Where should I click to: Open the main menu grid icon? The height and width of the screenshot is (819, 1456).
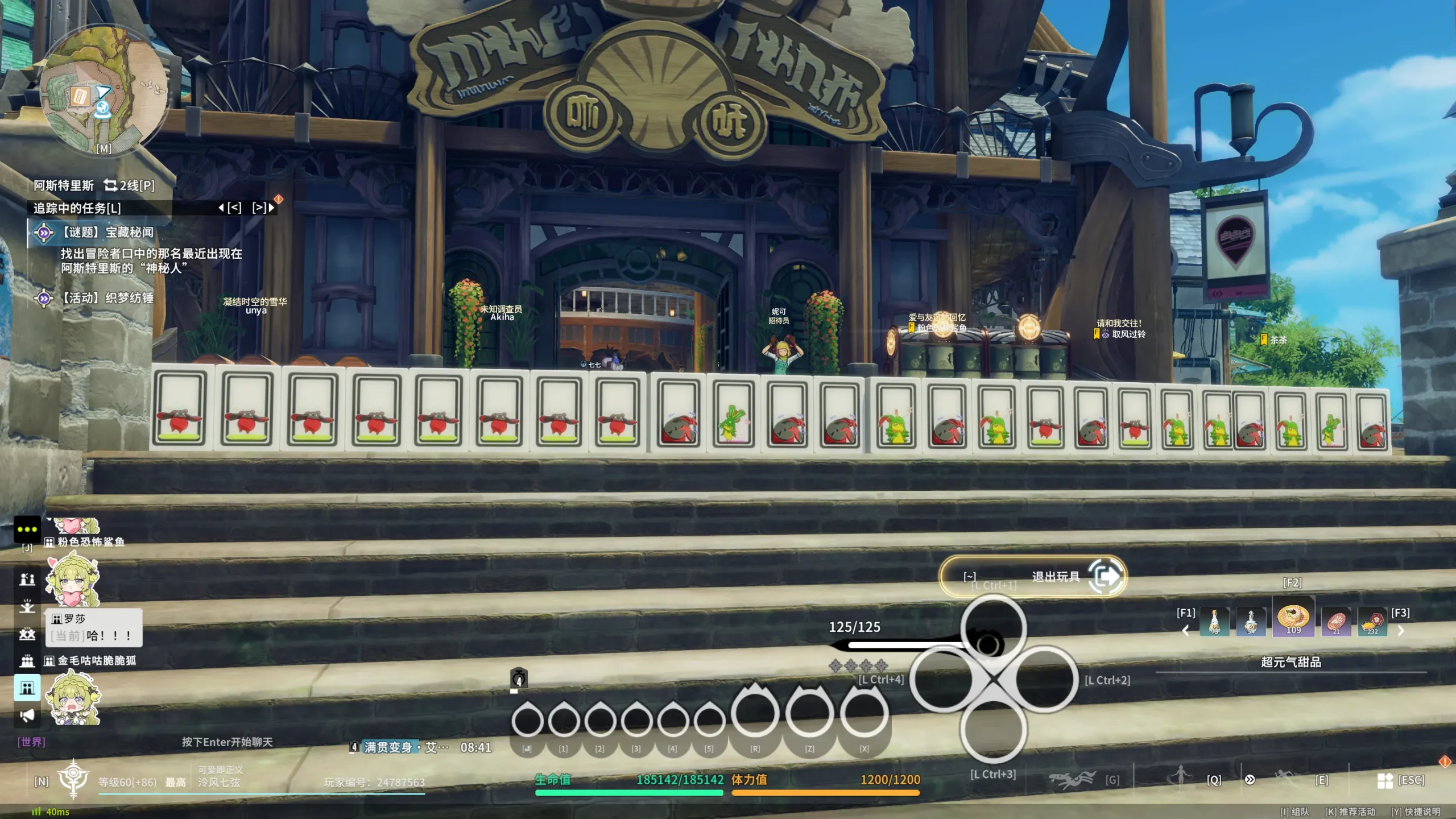point(1385,780)
